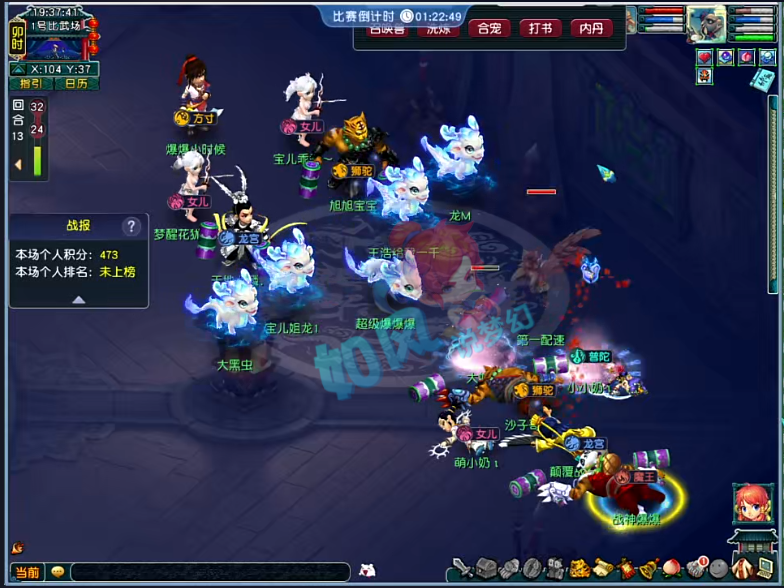The width and height of the screenshot is (784, 588).
Task: Open the computer system settings icon
Action: [763, 568]
